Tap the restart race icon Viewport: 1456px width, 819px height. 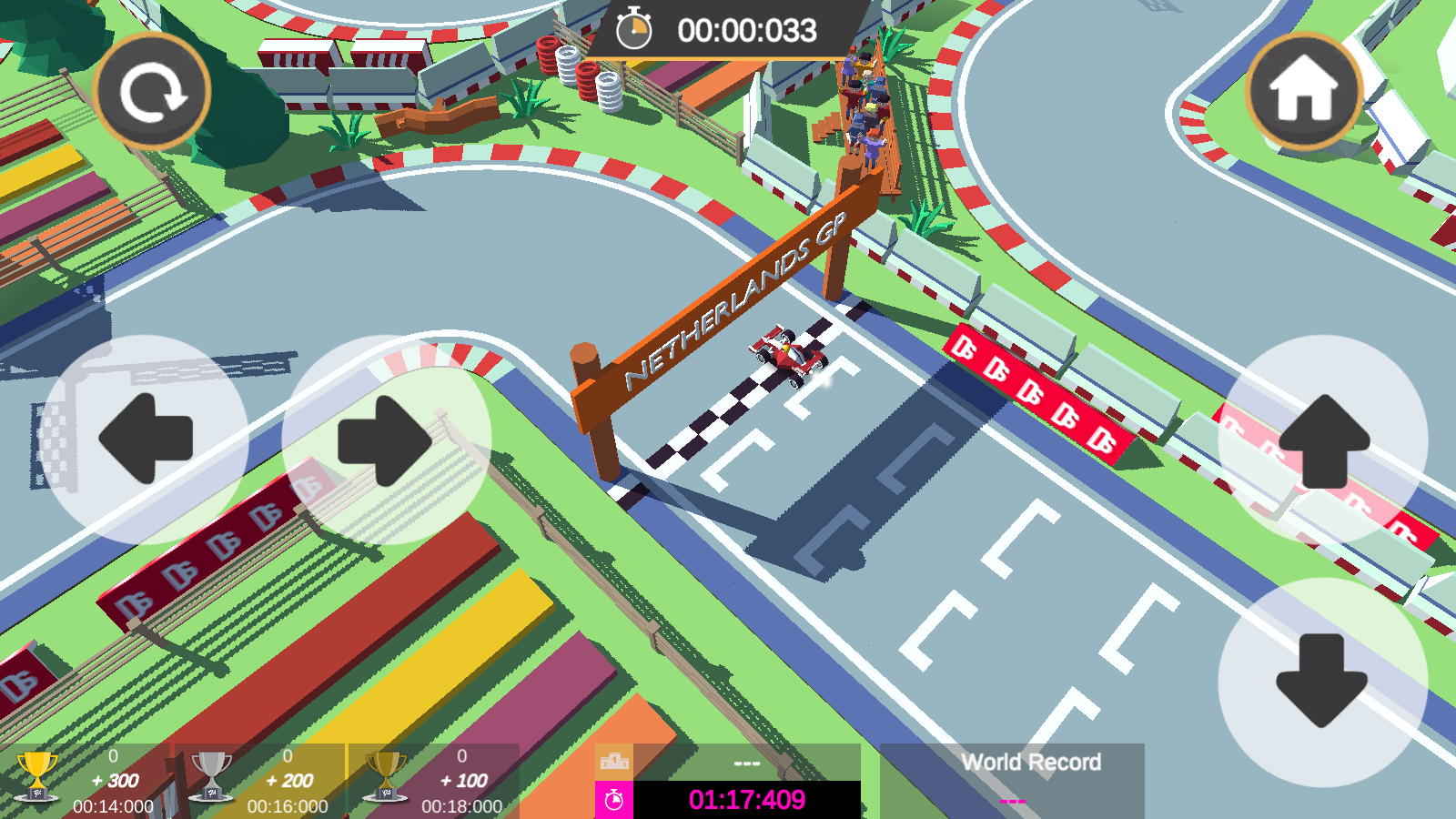coord(153,88)
